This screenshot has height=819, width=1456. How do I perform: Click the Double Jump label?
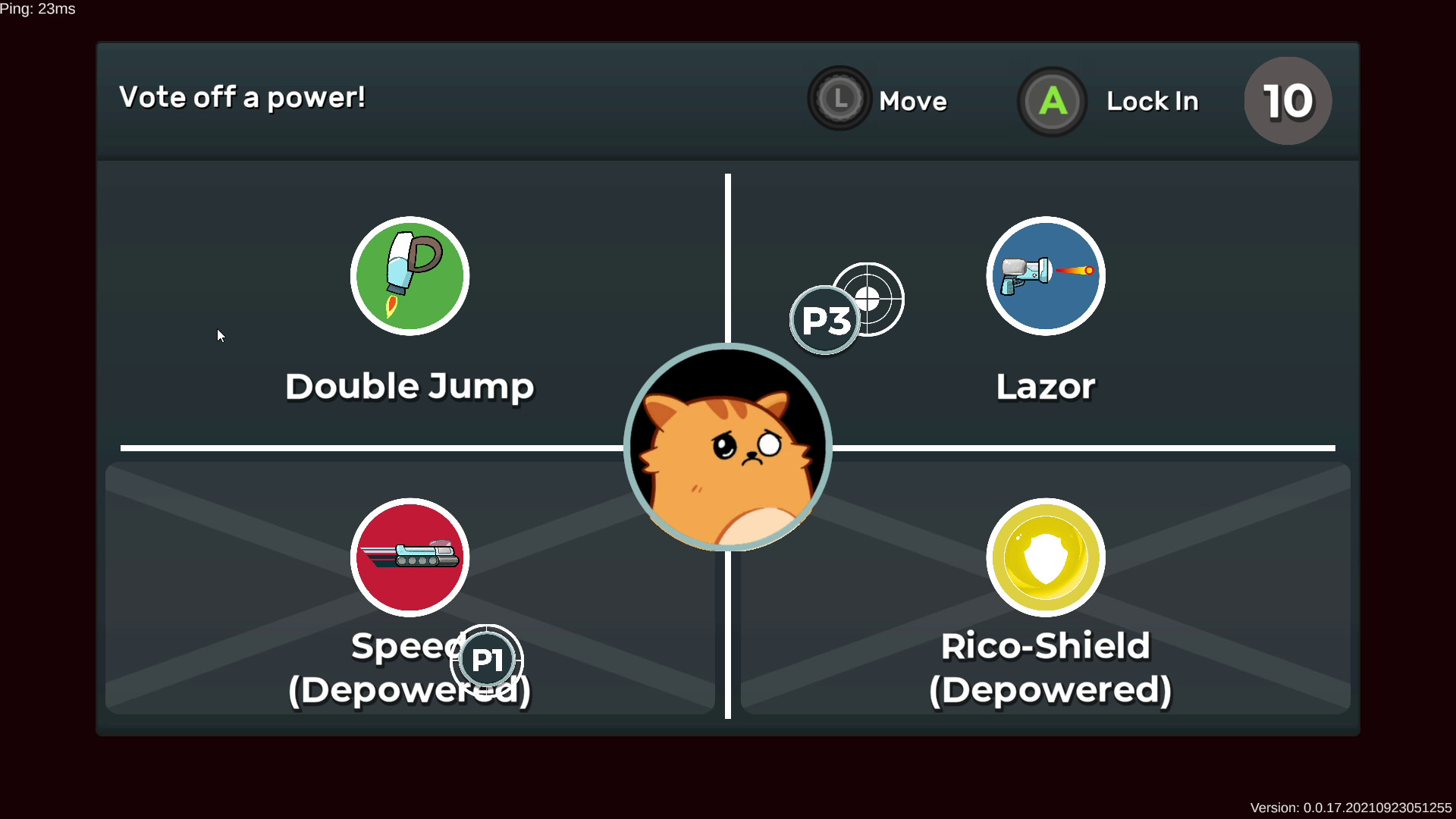(409, 386)
